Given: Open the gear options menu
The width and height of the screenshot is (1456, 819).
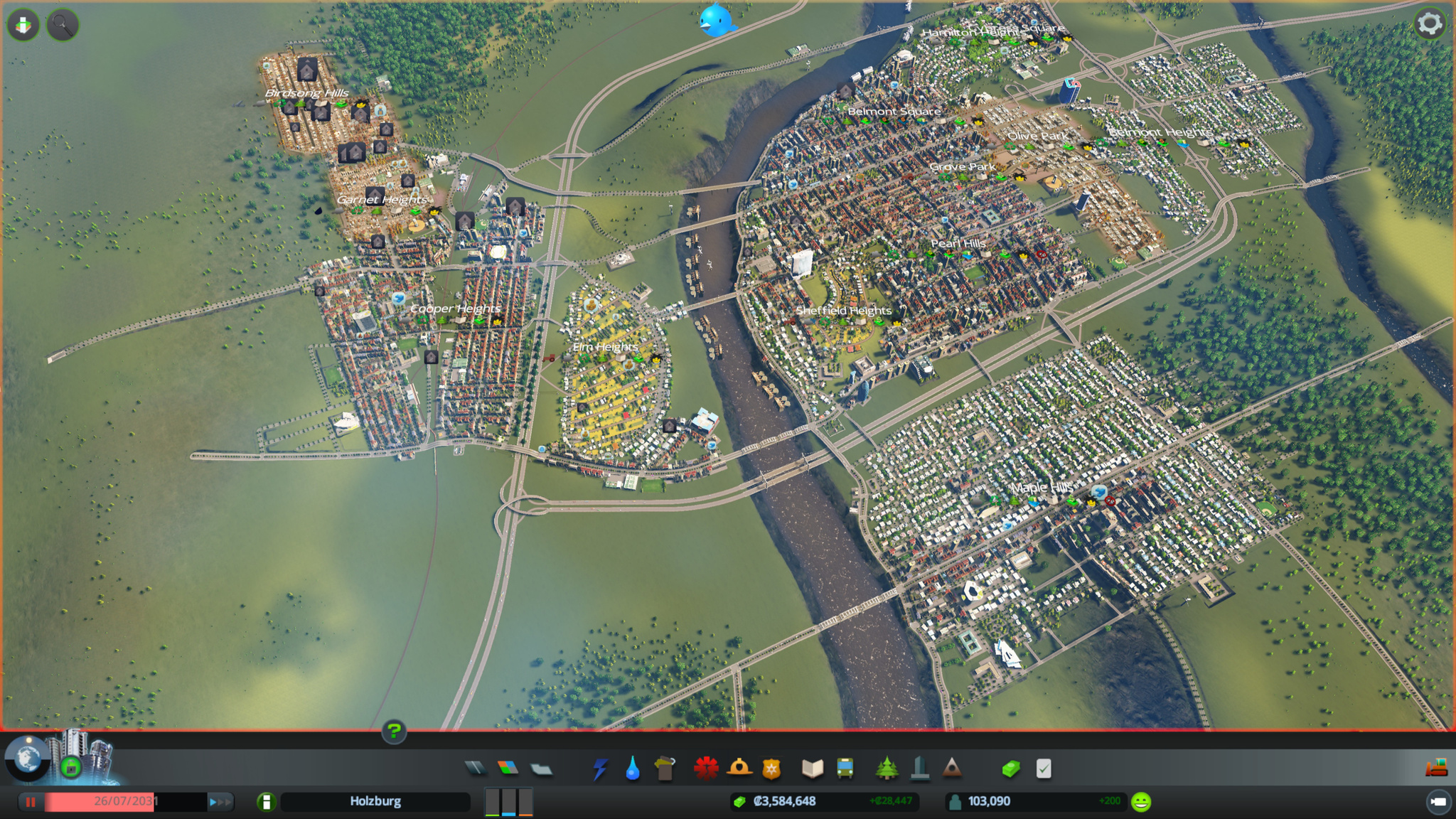Looking at the screenshot, I should pos(1430,24).
